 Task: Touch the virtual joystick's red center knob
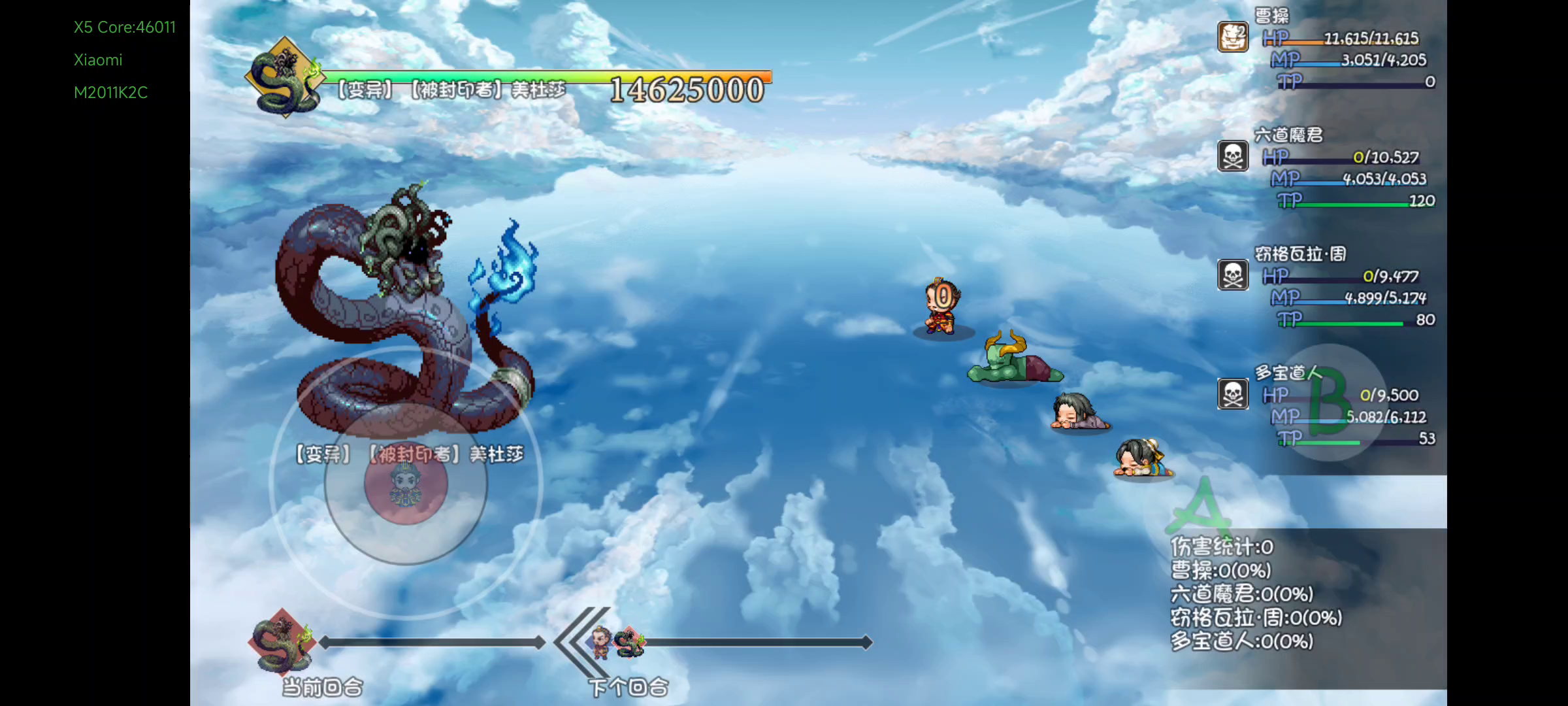406,483
